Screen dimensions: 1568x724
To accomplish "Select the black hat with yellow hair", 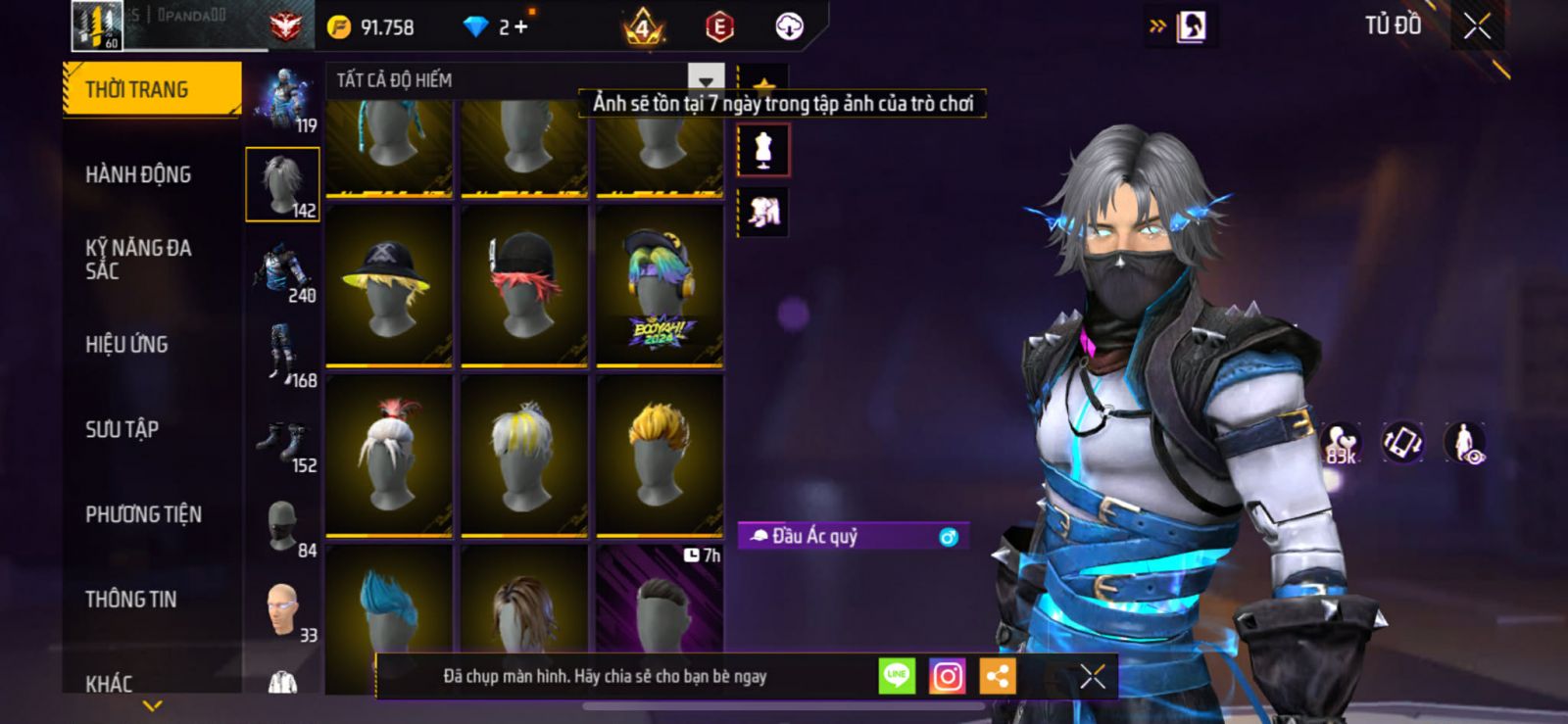I will coord(389,285).
